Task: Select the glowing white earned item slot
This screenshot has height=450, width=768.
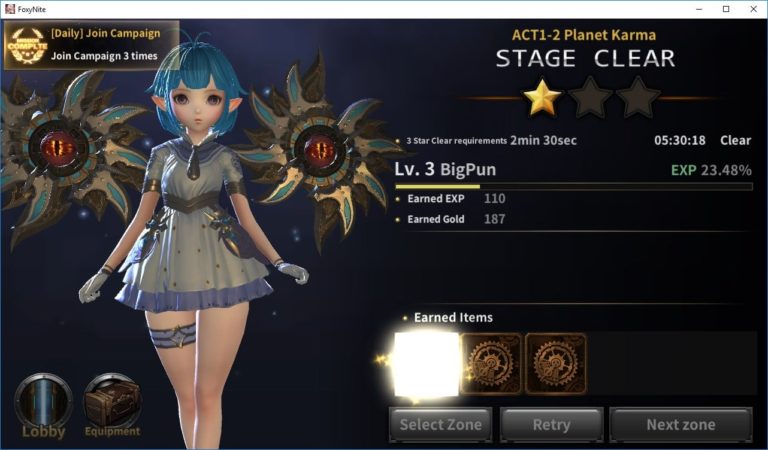Action: pos(427,365)
